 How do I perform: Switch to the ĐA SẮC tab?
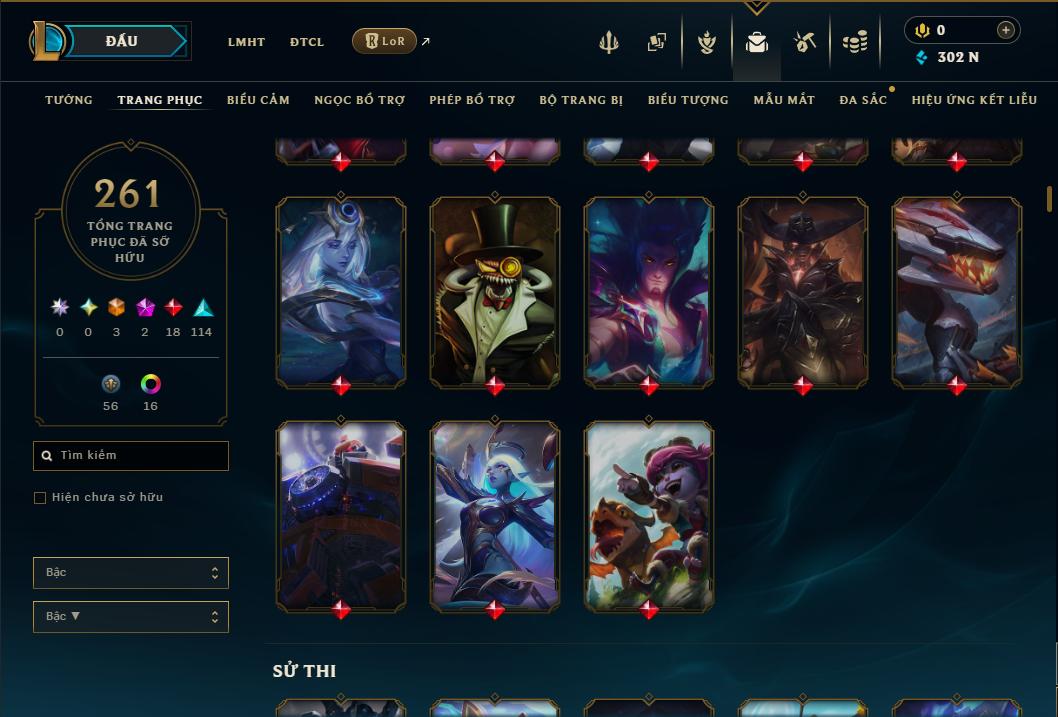[x=863, y=100]
